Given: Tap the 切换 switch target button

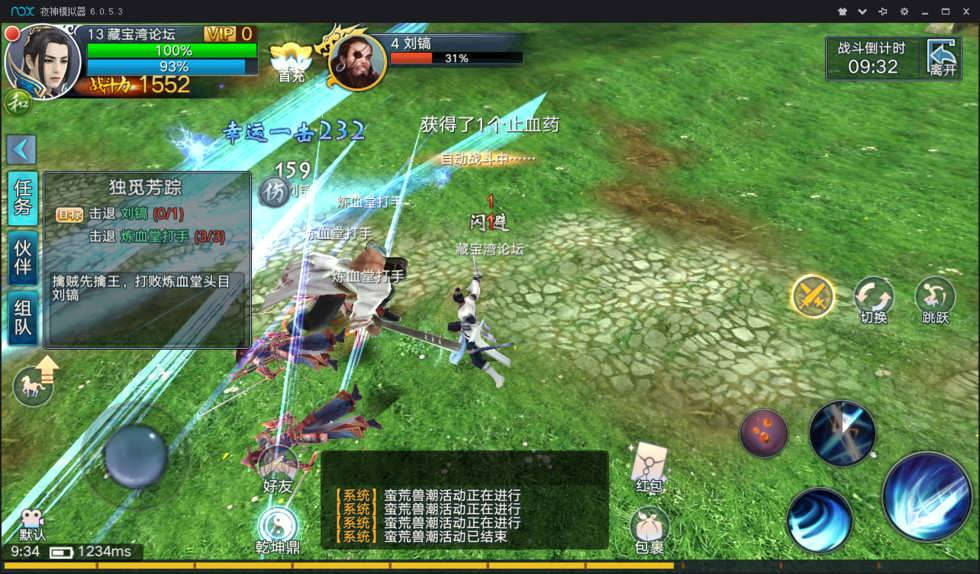Looking at the screenshot, I should tap(874, 299).
